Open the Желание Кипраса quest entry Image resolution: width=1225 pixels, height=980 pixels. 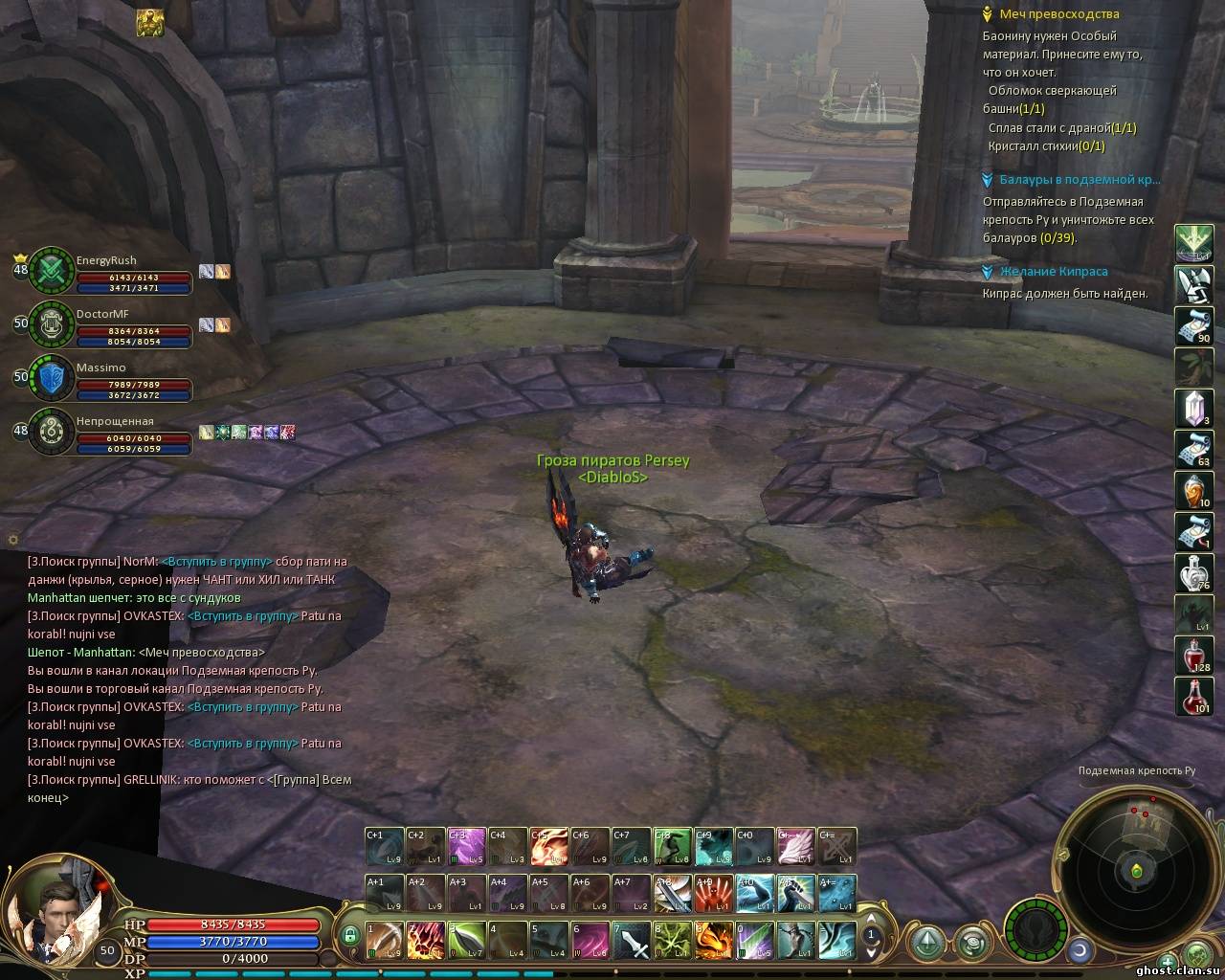[x=1053, y=272]
